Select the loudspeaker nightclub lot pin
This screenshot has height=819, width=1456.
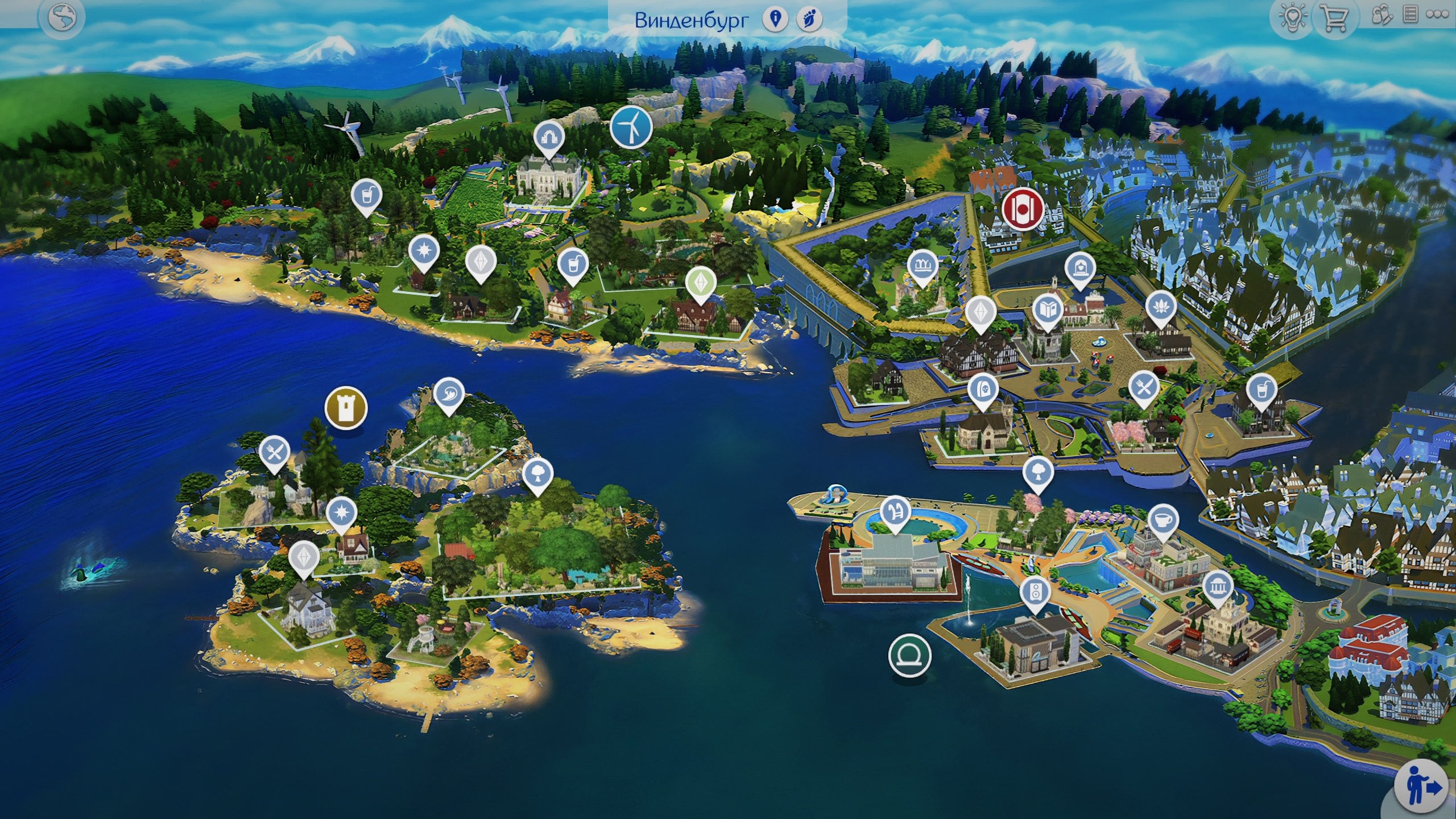(1035, 593)
